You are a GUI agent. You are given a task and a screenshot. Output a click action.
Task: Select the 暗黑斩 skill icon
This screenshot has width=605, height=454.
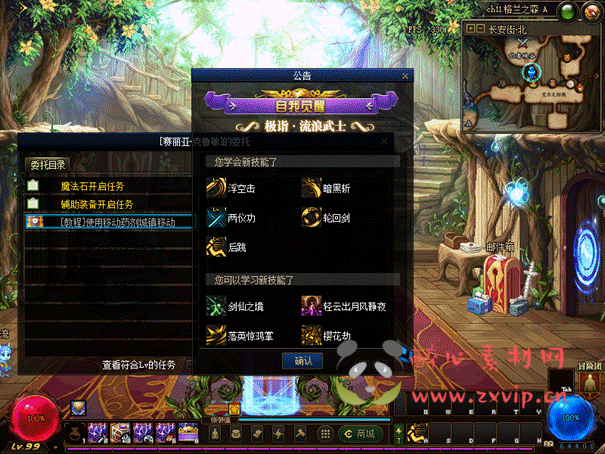click(x=311, y=185)
